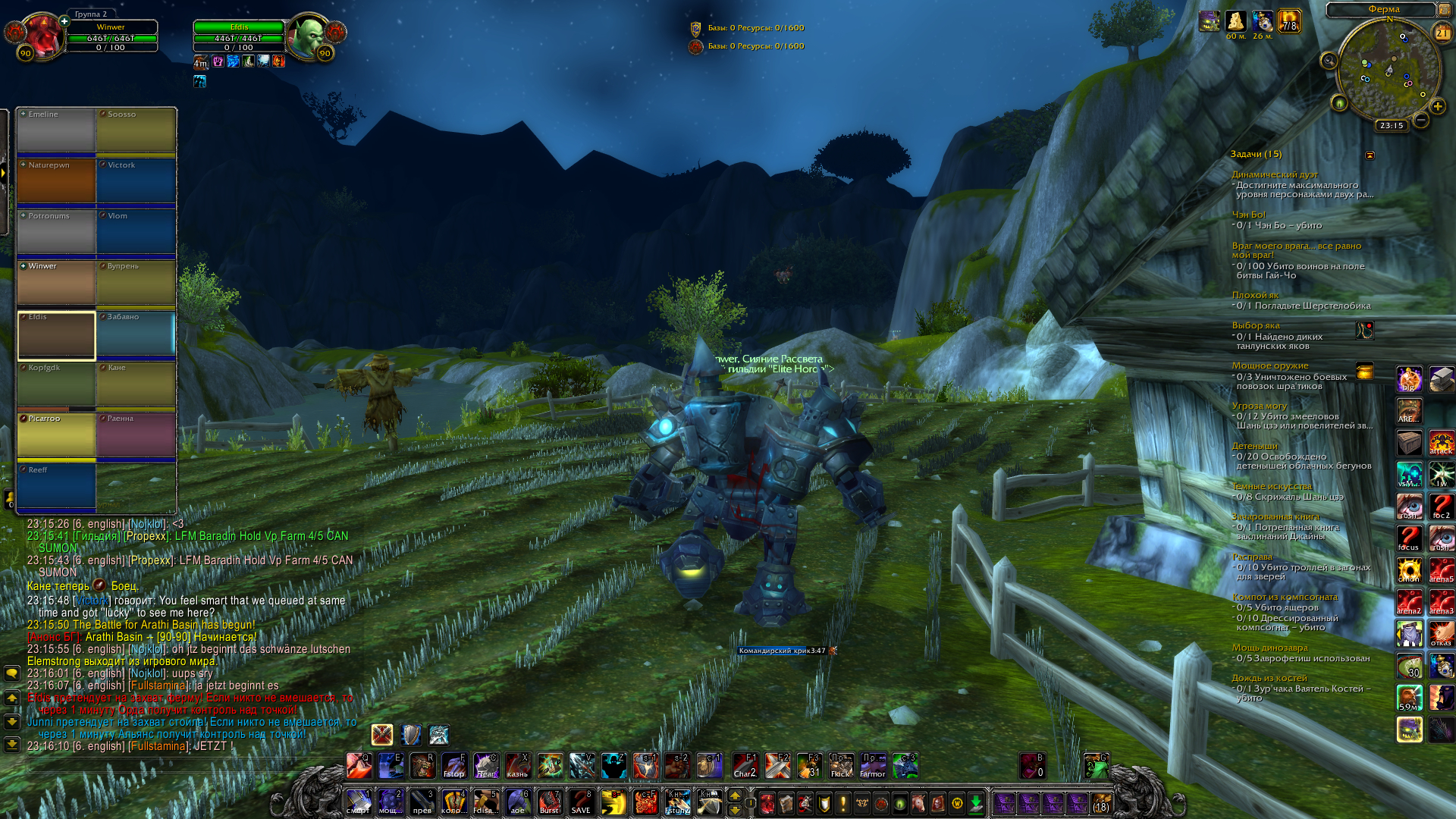Click the arena5 macro button

[1441, 570]
